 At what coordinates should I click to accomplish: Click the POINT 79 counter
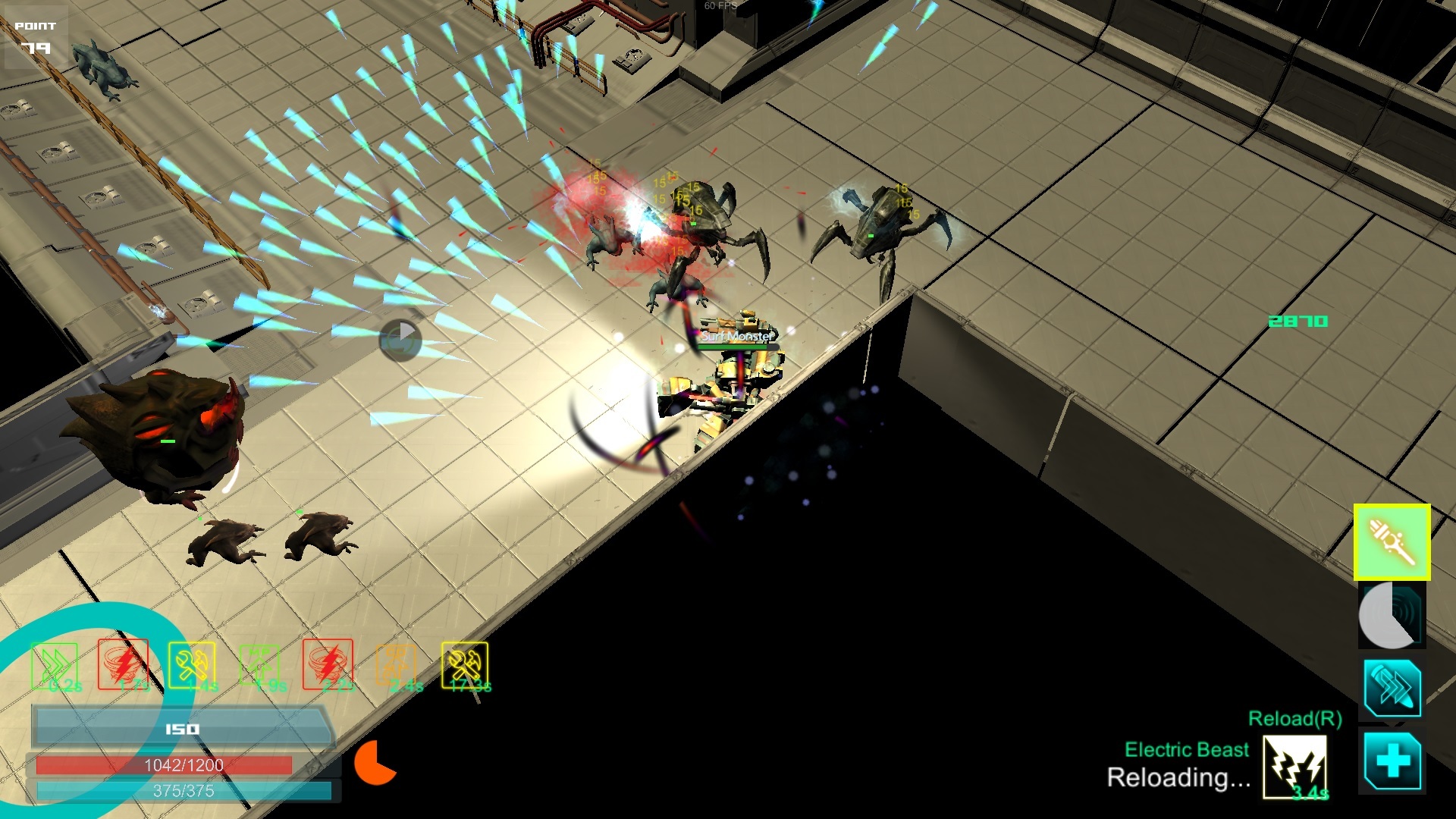click(x=36, y=36)
